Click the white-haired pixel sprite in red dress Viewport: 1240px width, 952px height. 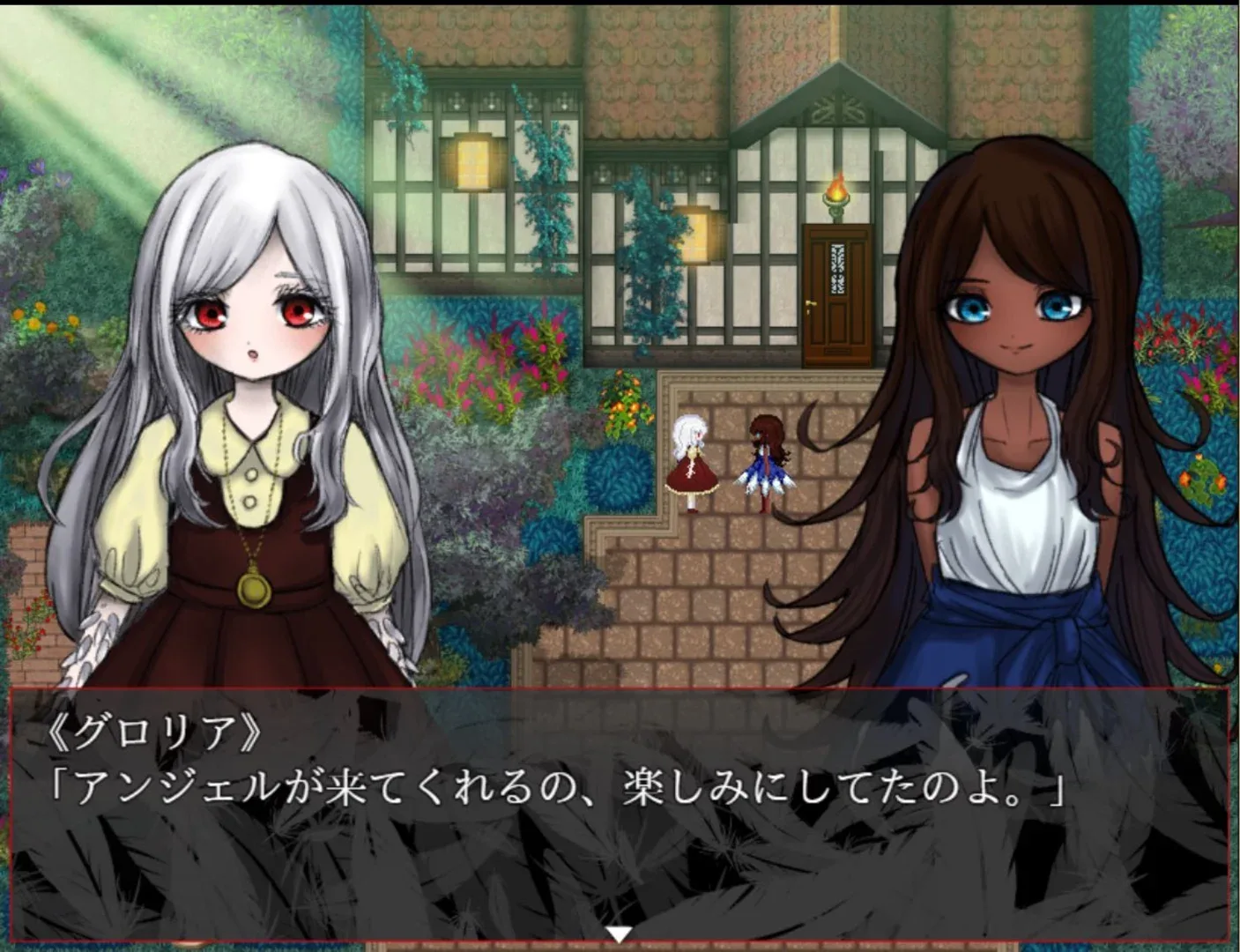[x=694, y=463]
